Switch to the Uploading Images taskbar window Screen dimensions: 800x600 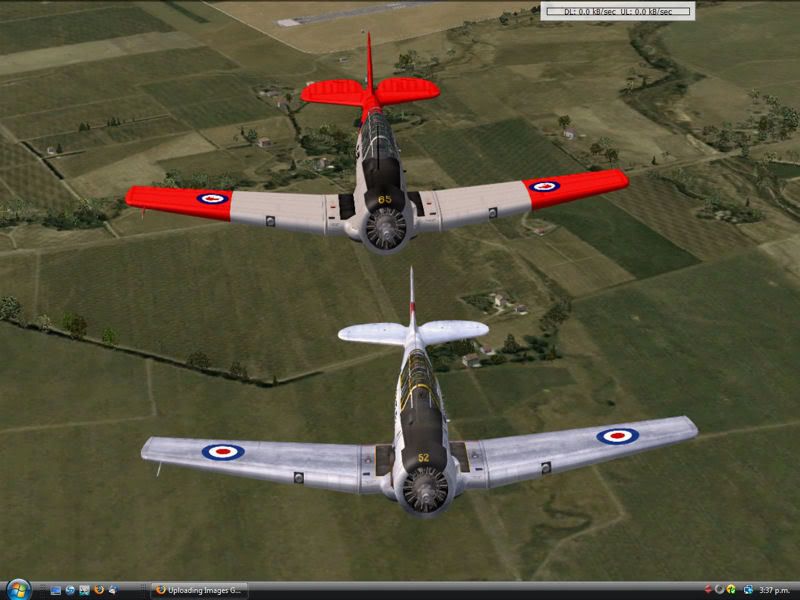coord(198,591)
